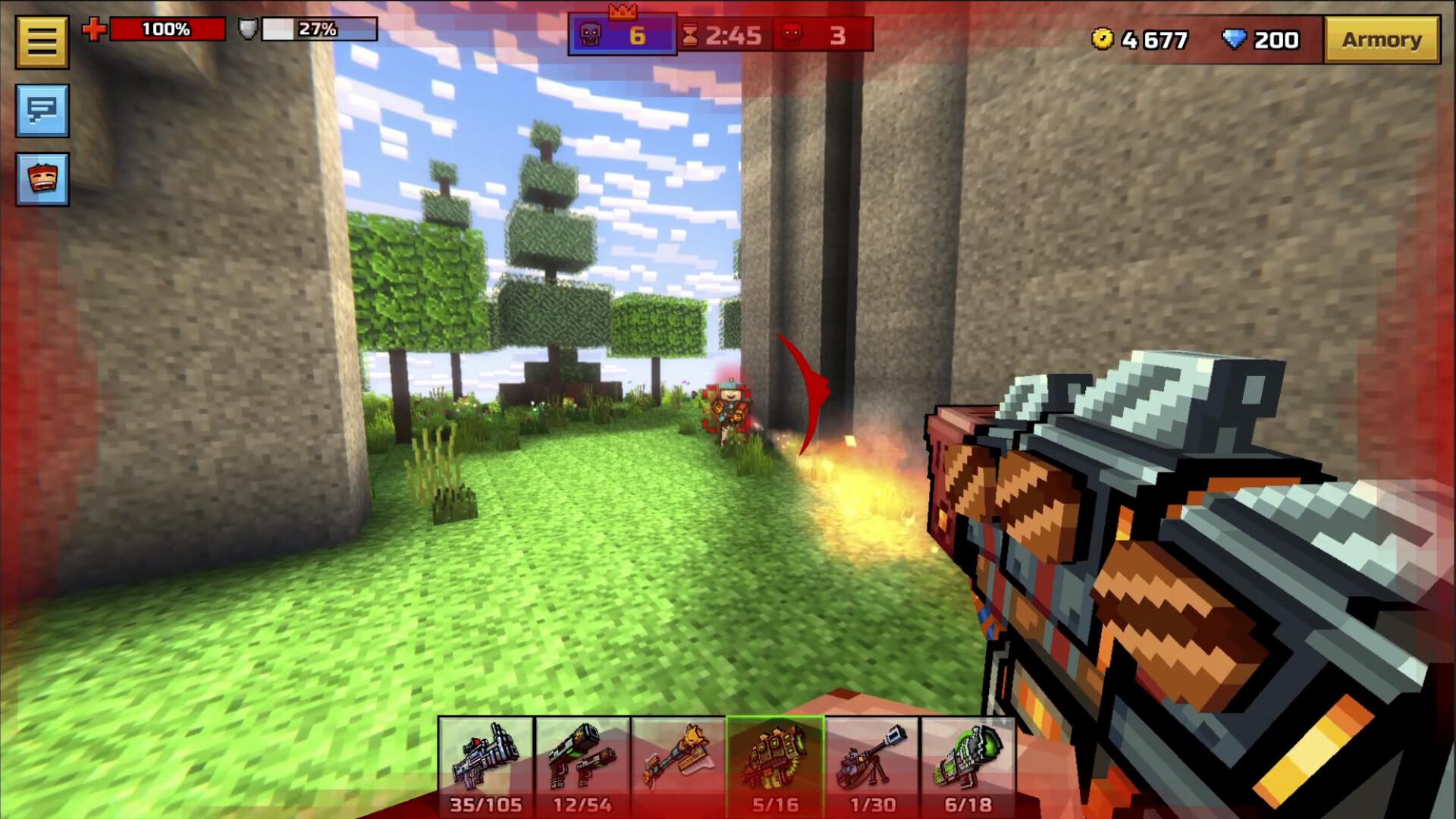1456x819 pixels.
Task: Open the chat panel
Action: click(42, 110)
